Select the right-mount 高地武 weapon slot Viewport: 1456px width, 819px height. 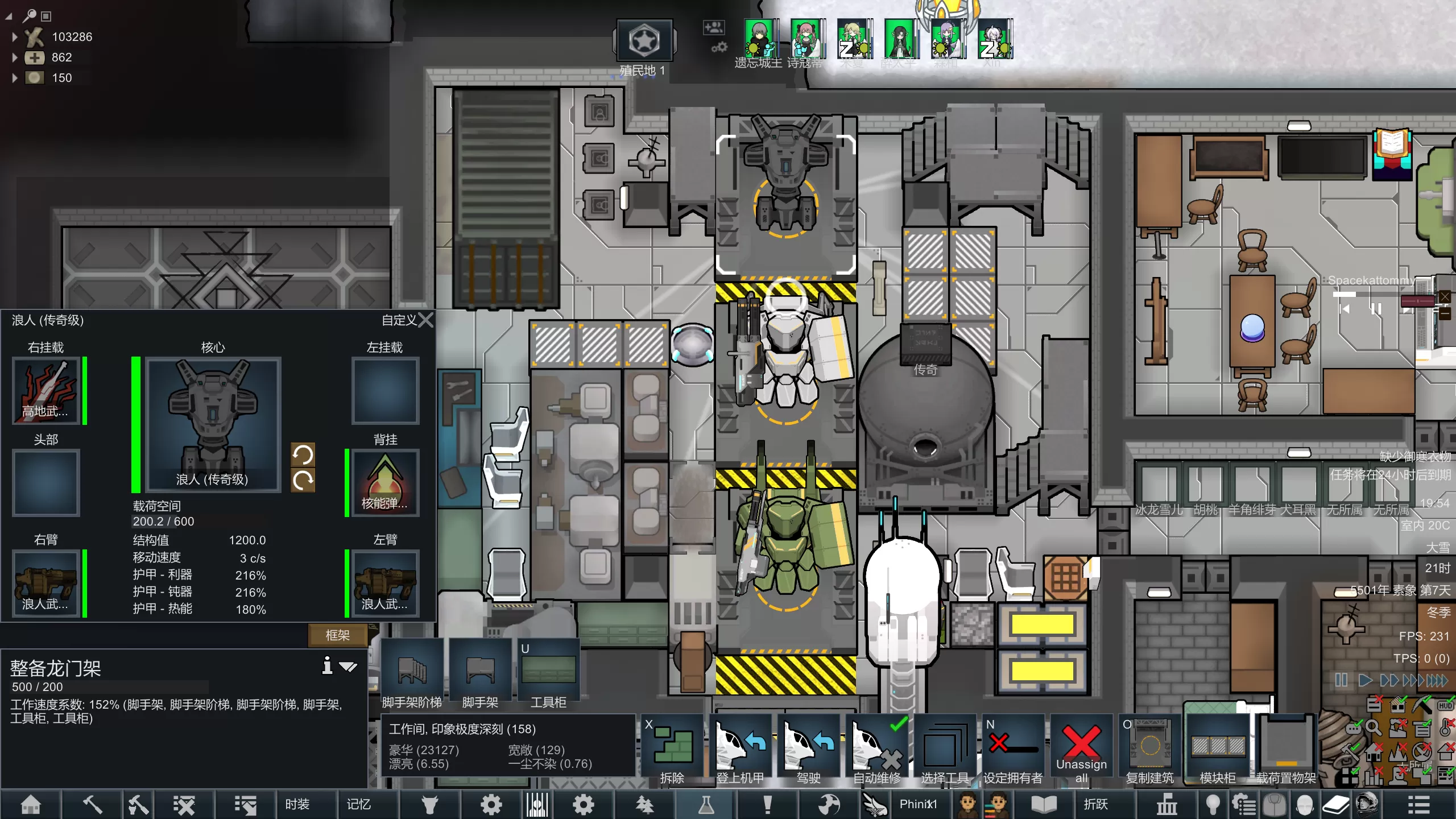(x=46, y=391)
